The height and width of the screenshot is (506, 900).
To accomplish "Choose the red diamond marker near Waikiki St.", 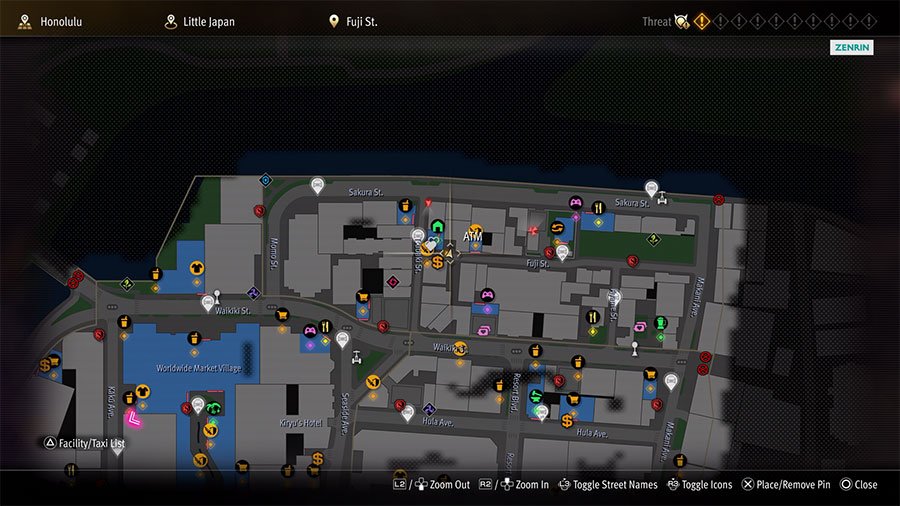I will click(x=393, y=282).
